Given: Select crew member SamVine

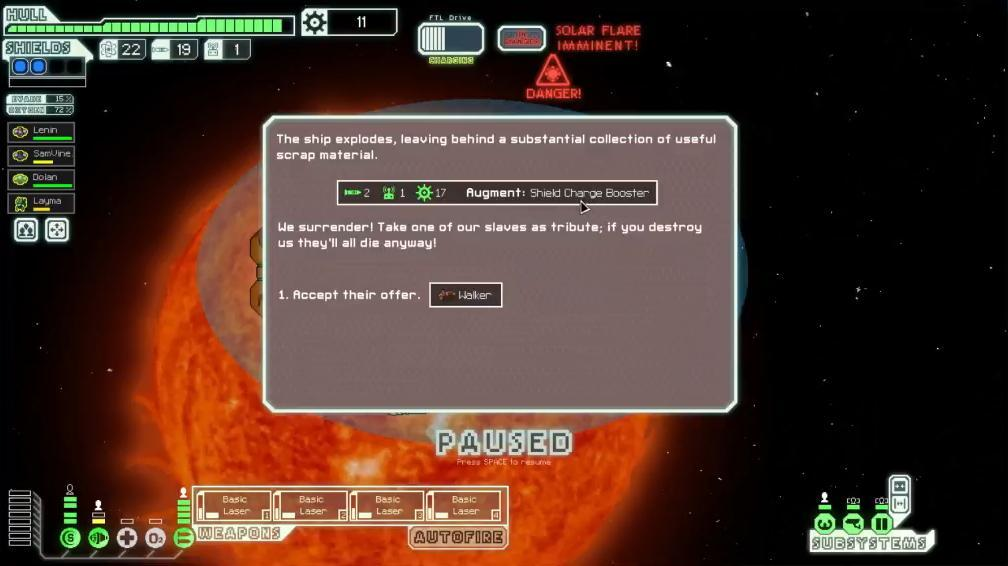Looking at the screenshot, I should tap(41, 155).
